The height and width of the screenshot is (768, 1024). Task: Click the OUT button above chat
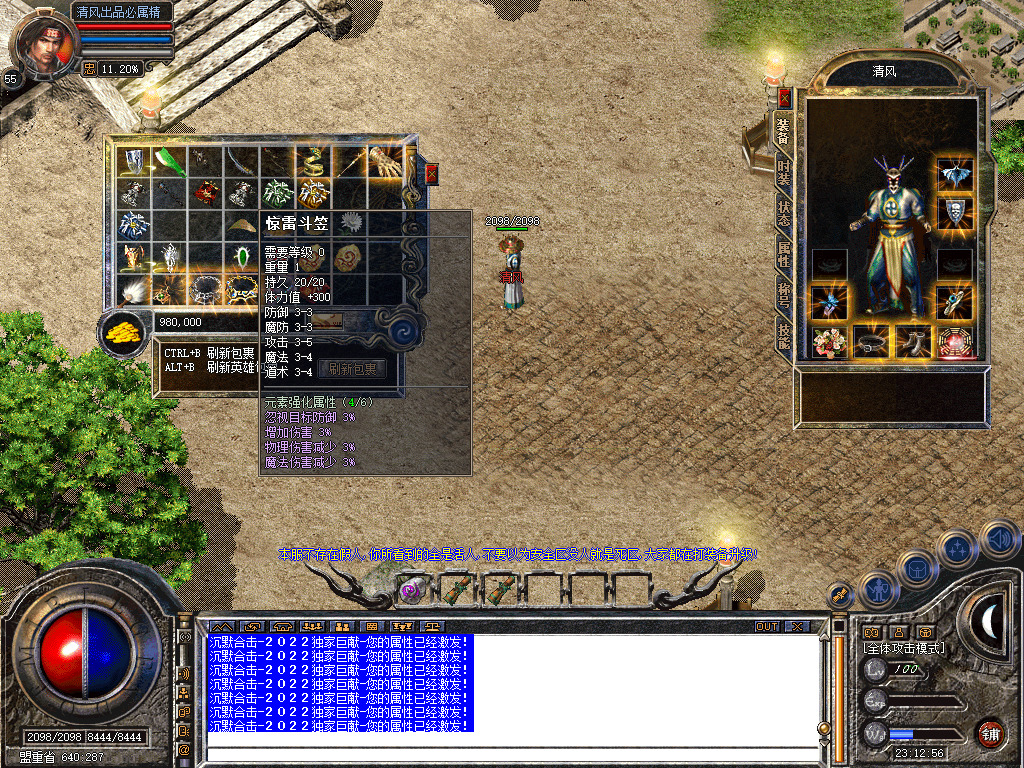(x=766, y=627)
